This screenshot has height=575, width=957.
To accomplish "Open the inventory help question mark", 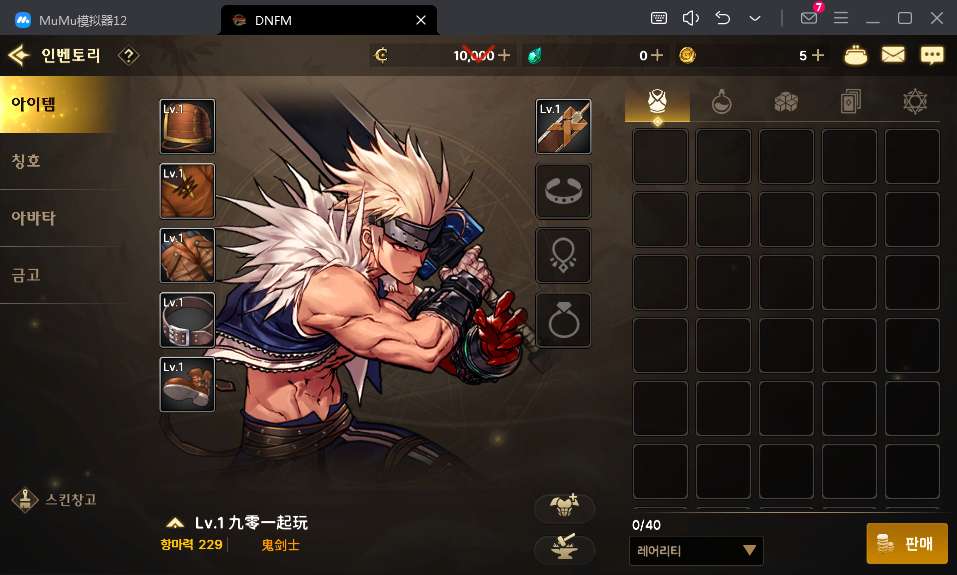I will point(128,56).
